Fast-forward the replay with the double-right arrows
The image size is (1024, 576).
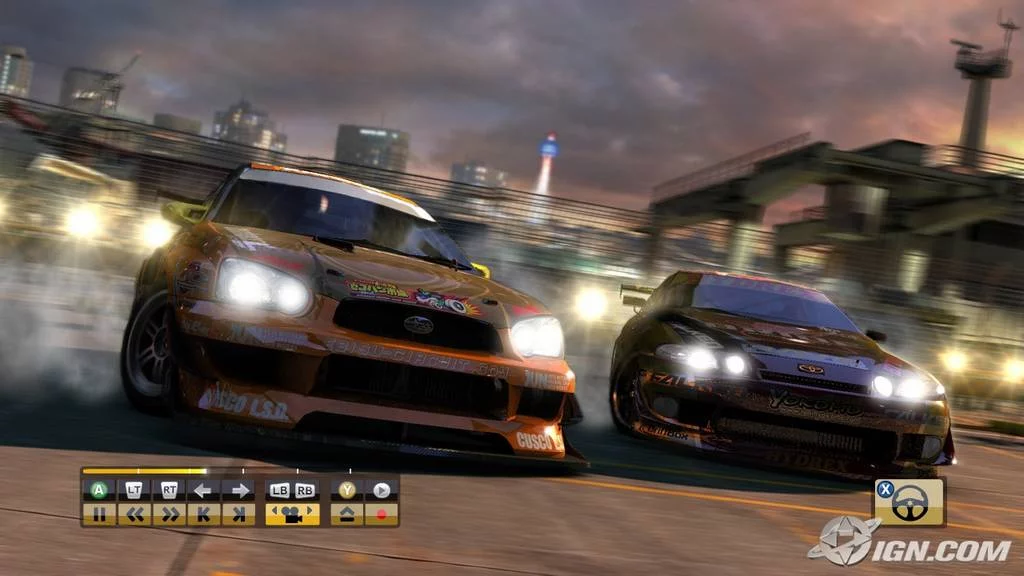pyautogui.click(x=169, y=514)
